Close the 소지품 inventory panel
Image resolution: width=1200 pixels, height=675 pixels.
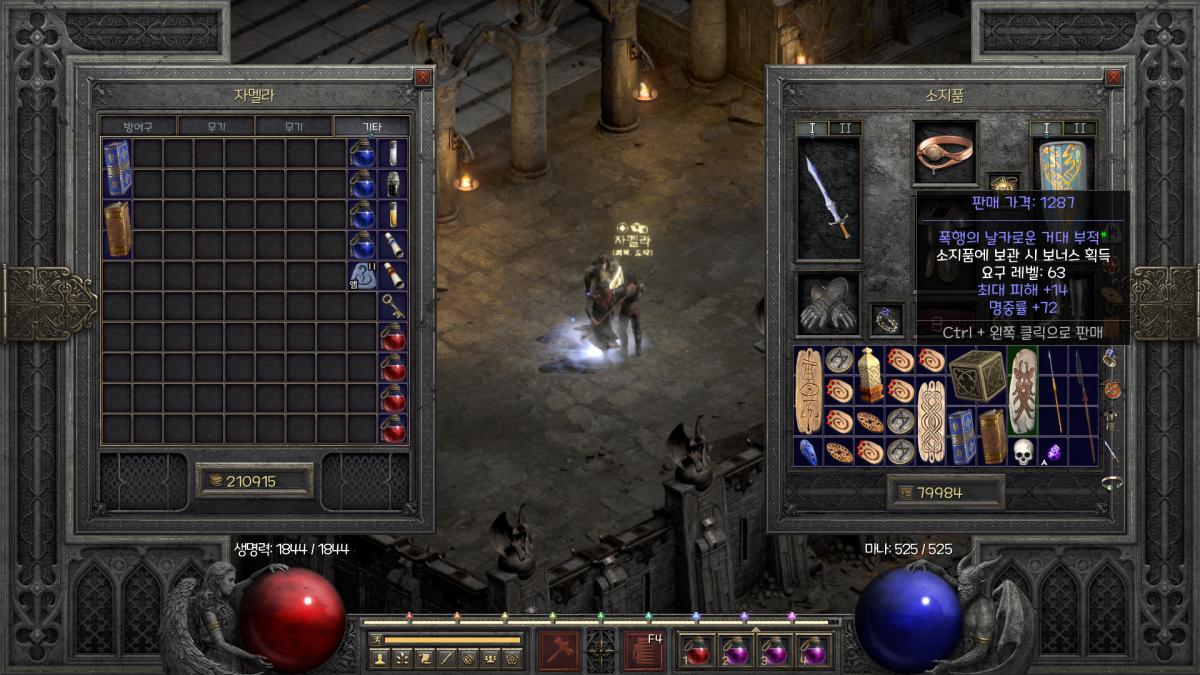point(1112,77)
